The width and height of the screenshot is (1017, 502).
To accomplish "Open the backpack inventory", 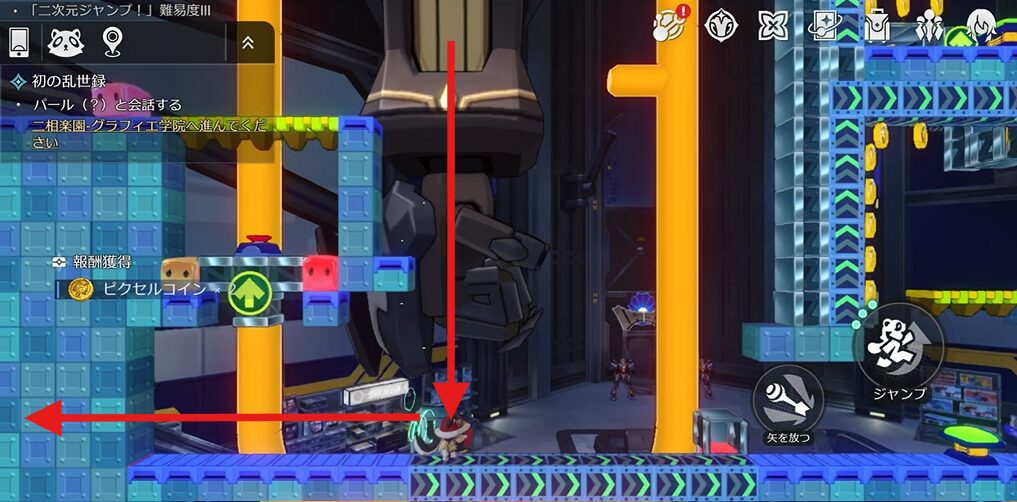I will pyautogui.click(x=878, y=25).
